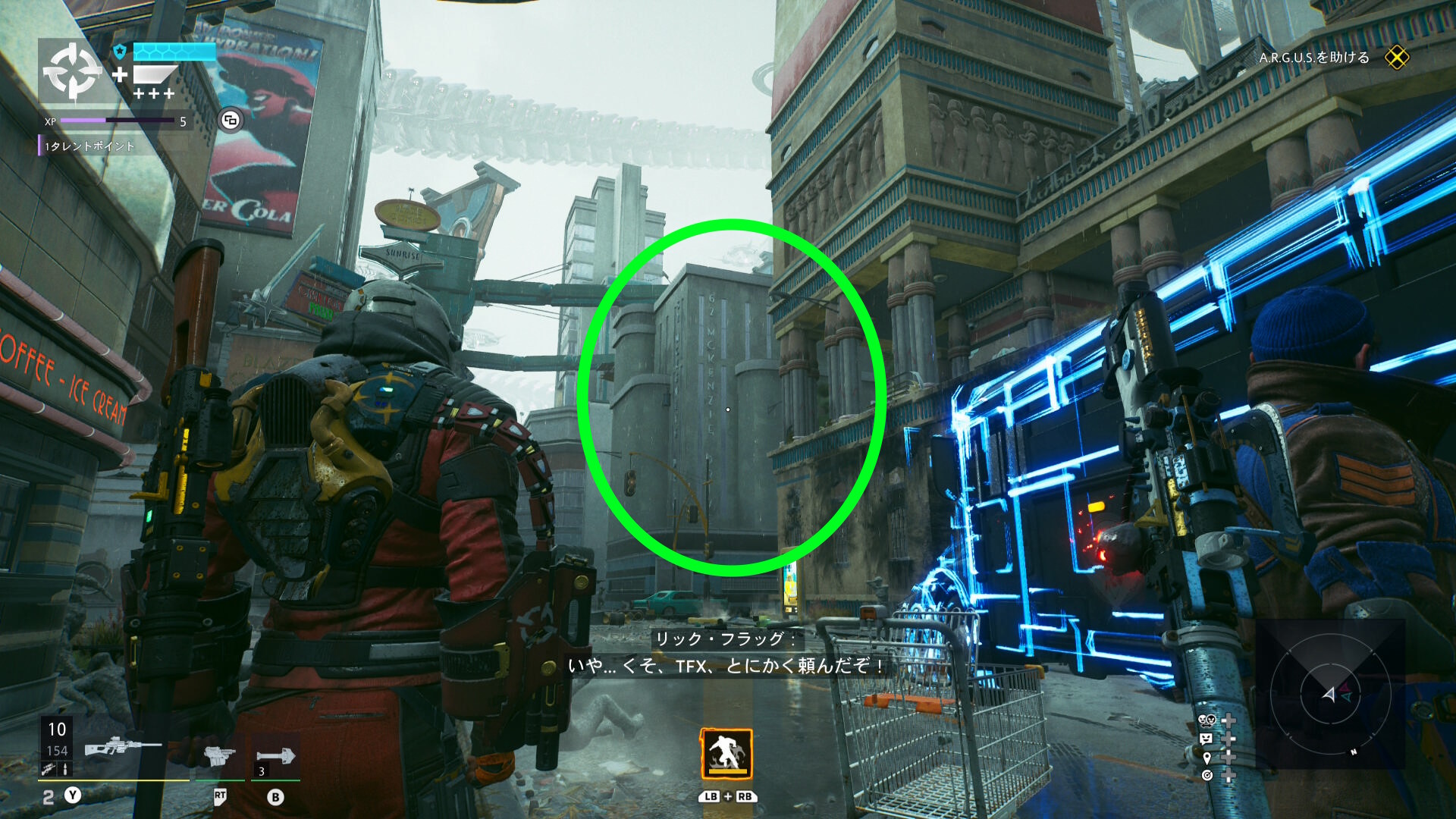The height and width of the screenshot is (819, 1456).
Task: Select the grenade slot with count 3
Action: [275, 756]
